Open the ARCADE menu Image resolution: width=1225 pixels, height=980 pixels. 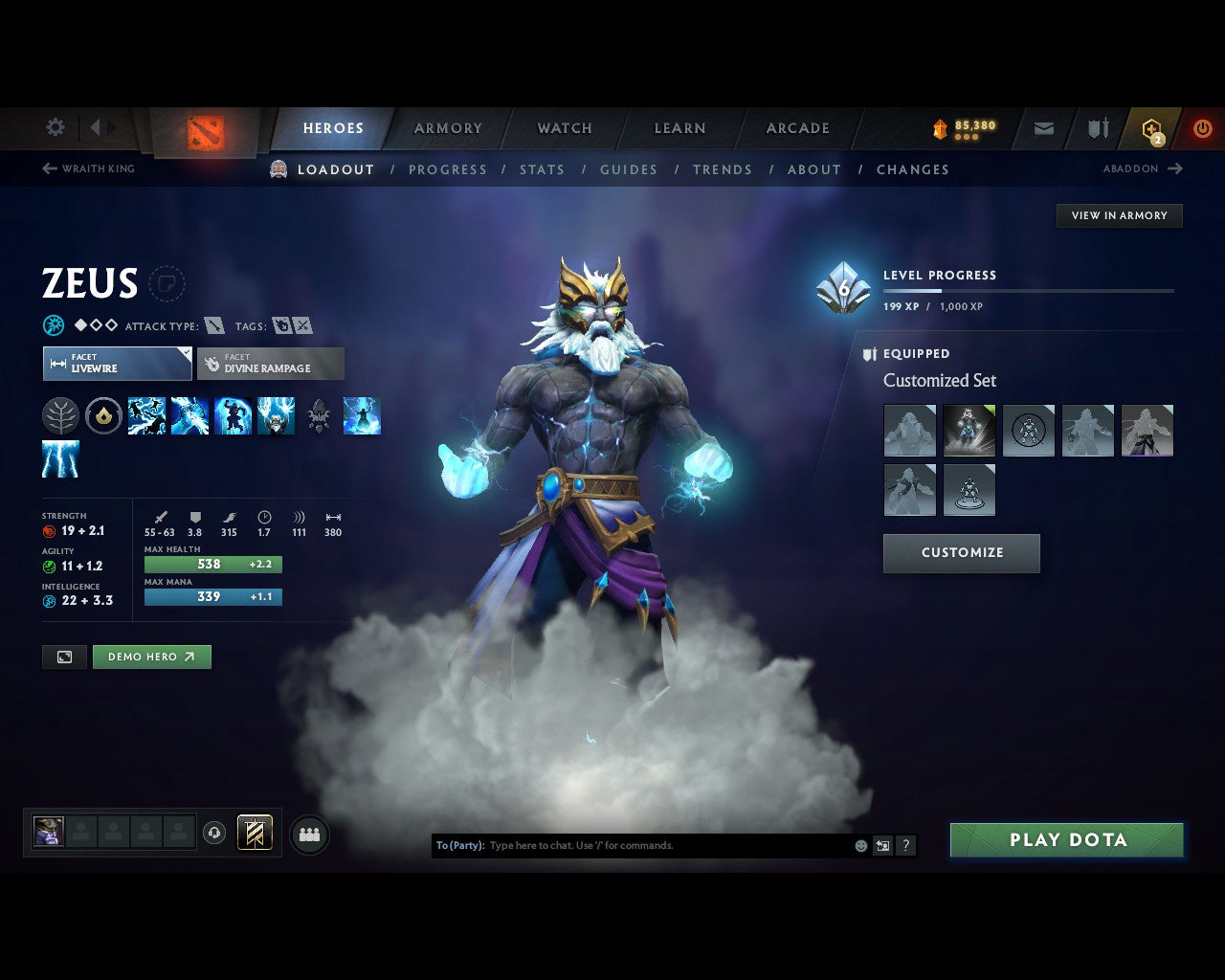[797, 127]
